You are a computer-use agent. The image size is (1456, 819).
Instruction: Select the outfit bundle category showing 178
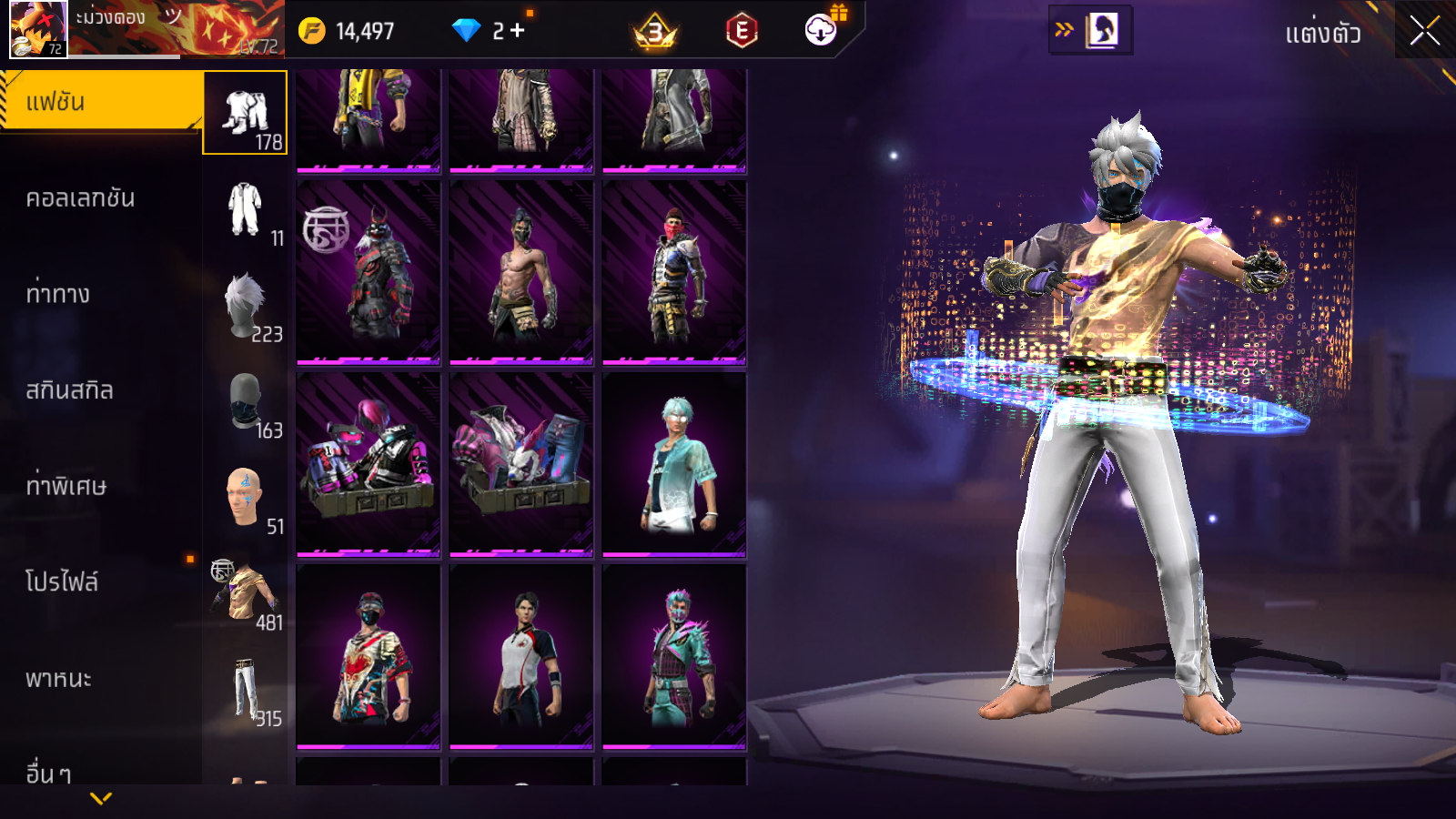tap(245, 113)
